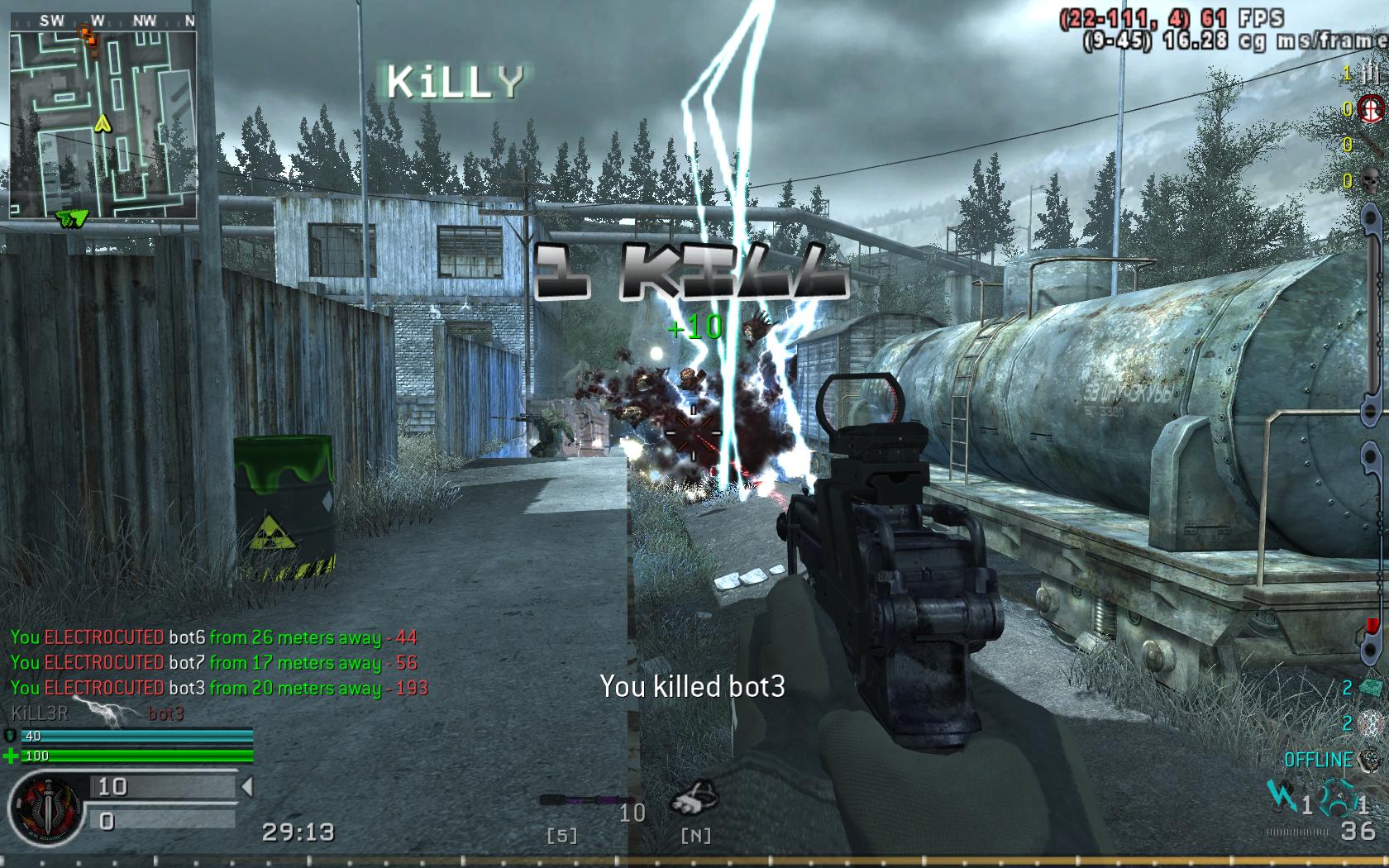Select the red headshot crosshair icon

coord(1370,108)
